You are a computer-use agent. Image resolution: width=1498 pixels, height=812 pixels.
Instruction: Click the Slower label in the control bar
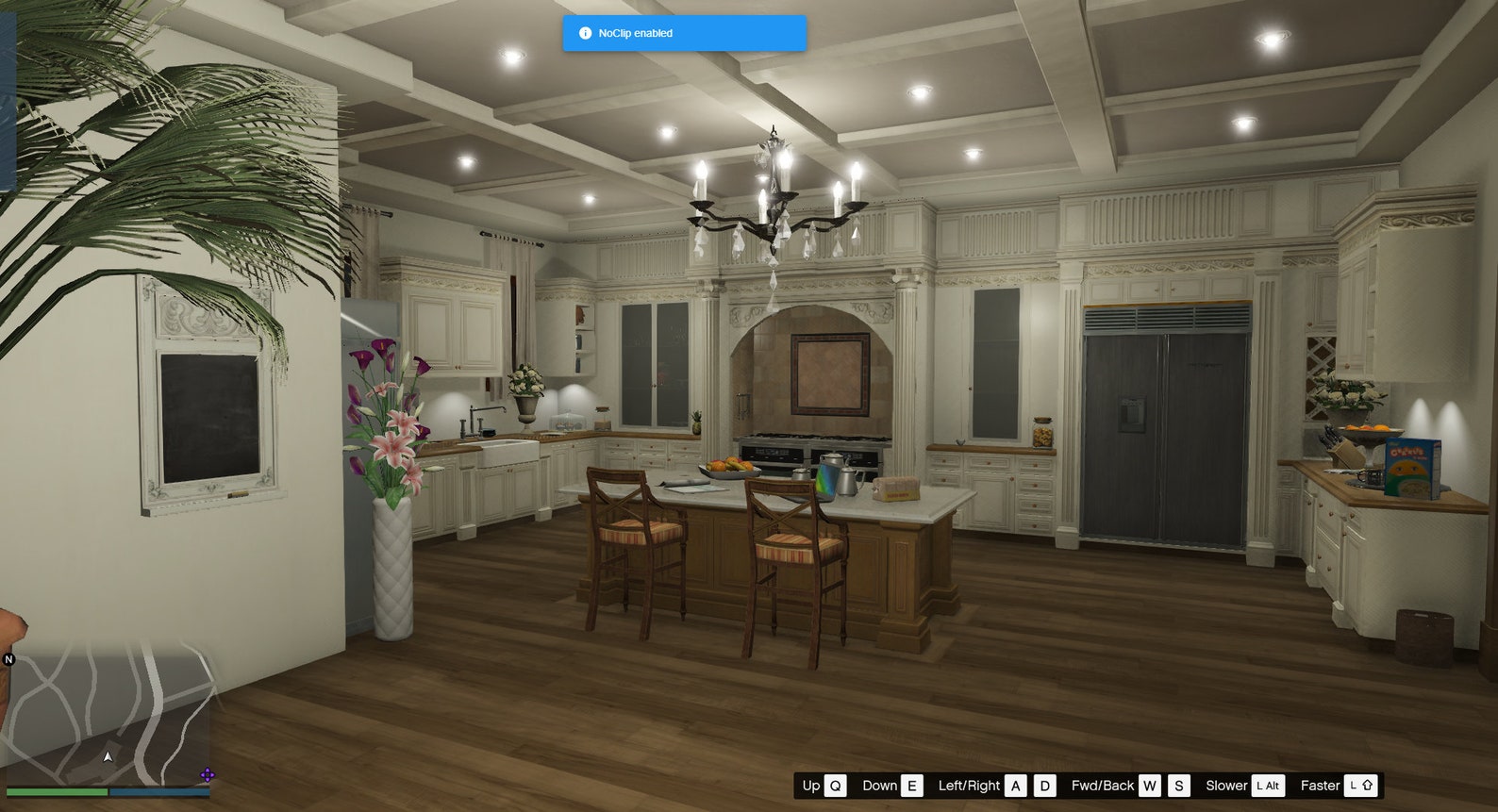(x=1226, y=785)
